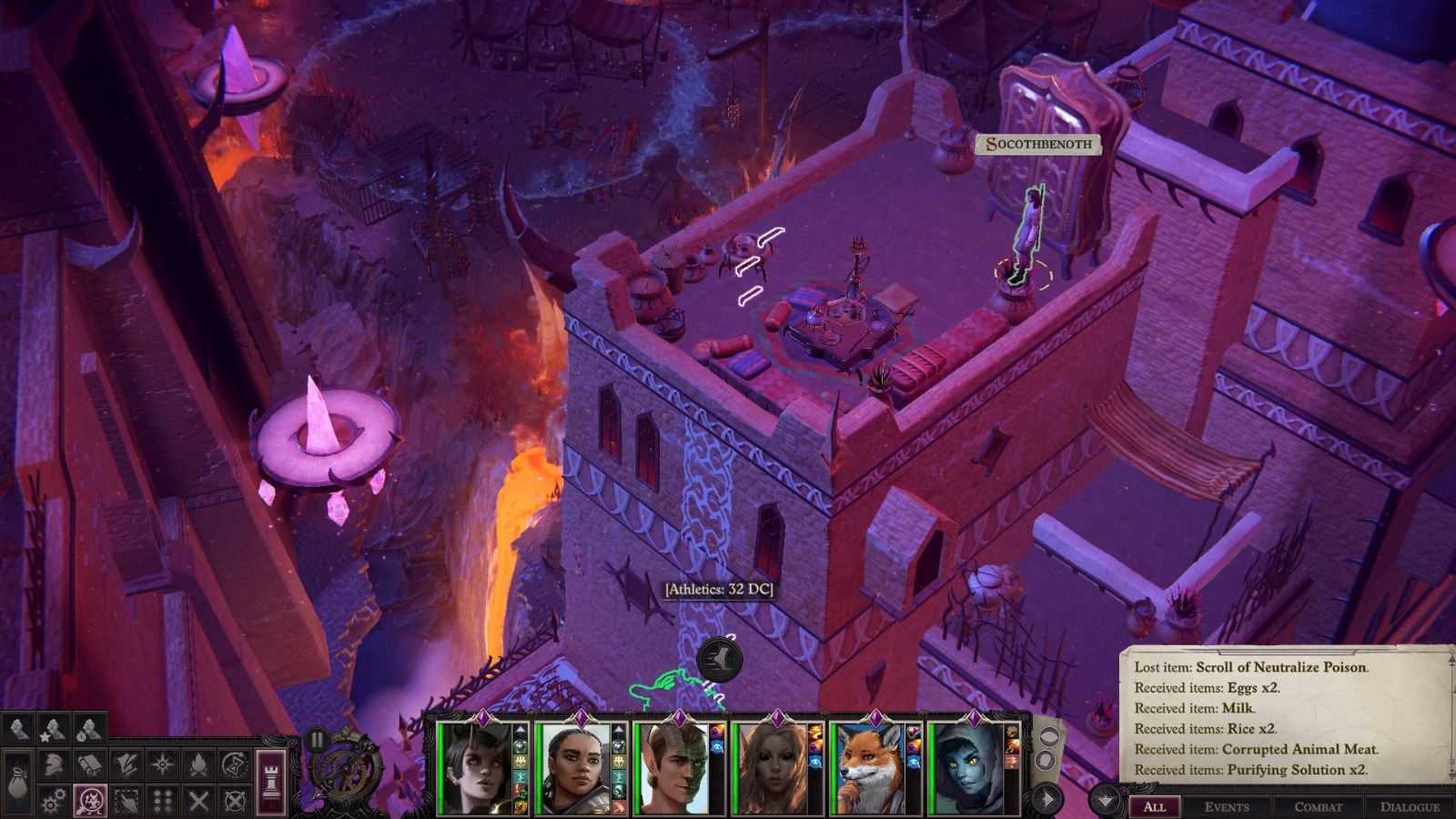Select the horned red-eyed character portrait
The height and width of the screenshot is (819, 1456).
point(476,769)
